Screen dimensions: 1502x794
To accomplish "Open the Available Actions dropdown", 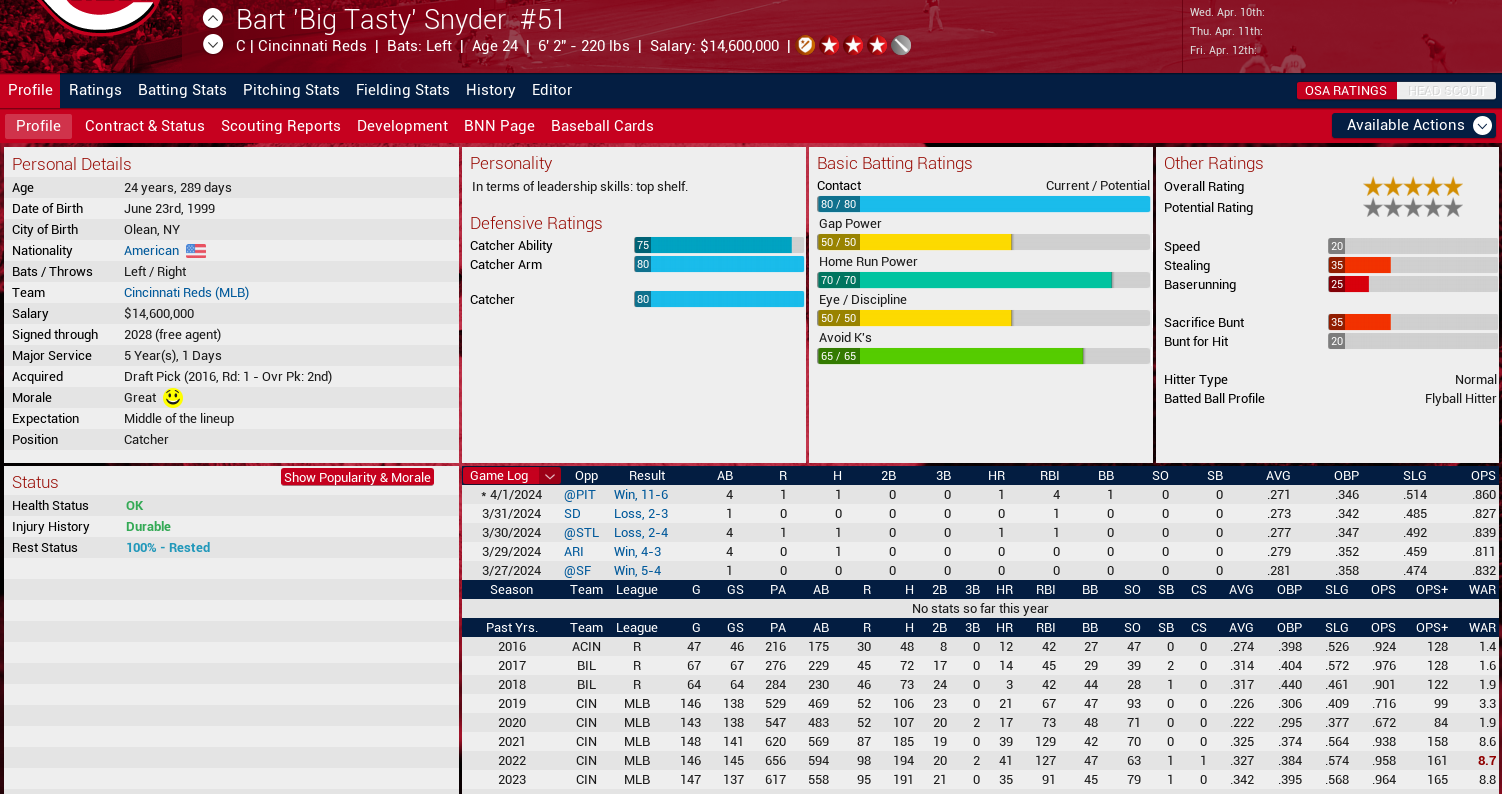I will click(1416, 125).
